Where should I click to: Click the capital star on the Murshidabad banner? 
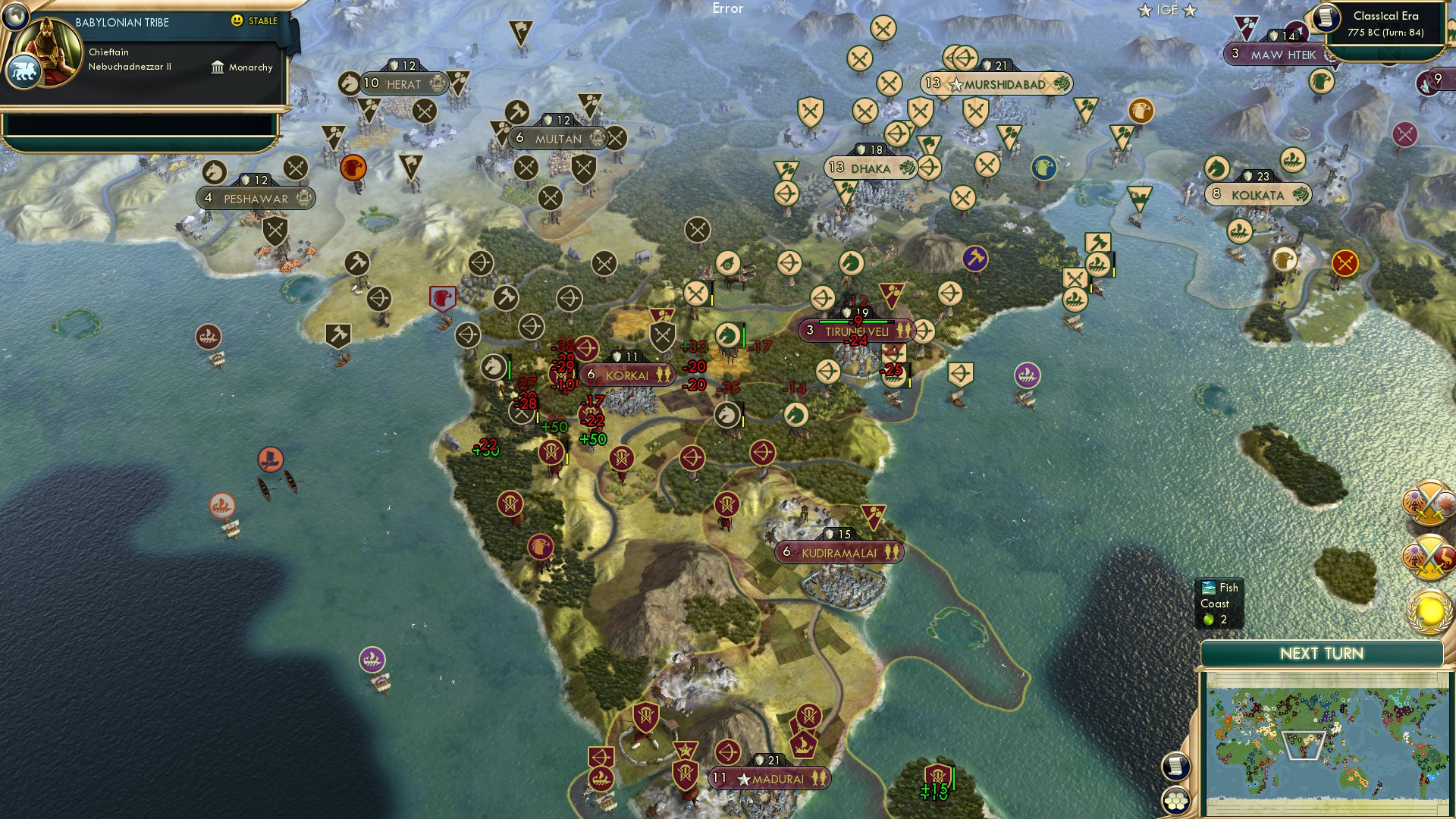(955, 84)
